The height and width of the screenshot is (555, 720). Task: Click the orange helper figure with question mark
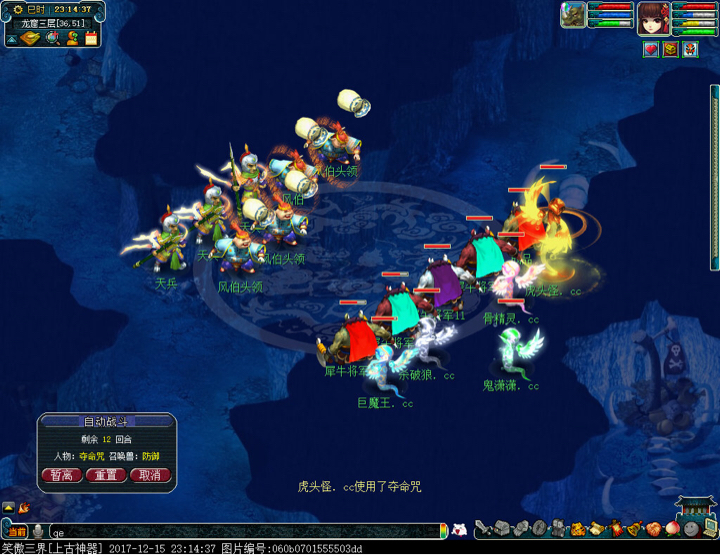[x=72, y=39]
